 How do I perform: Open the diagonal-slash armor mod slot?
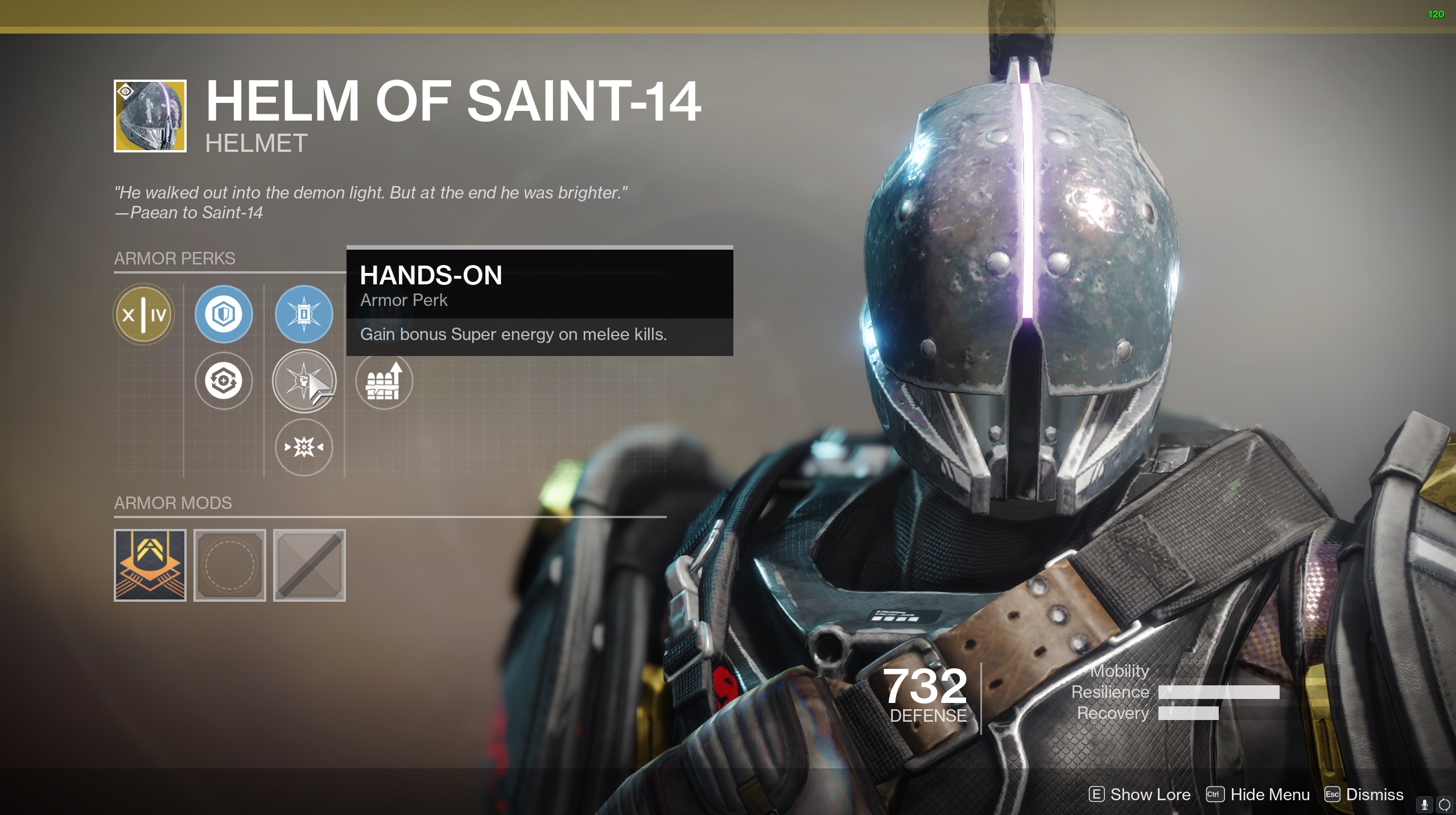[x=310, y=565]
